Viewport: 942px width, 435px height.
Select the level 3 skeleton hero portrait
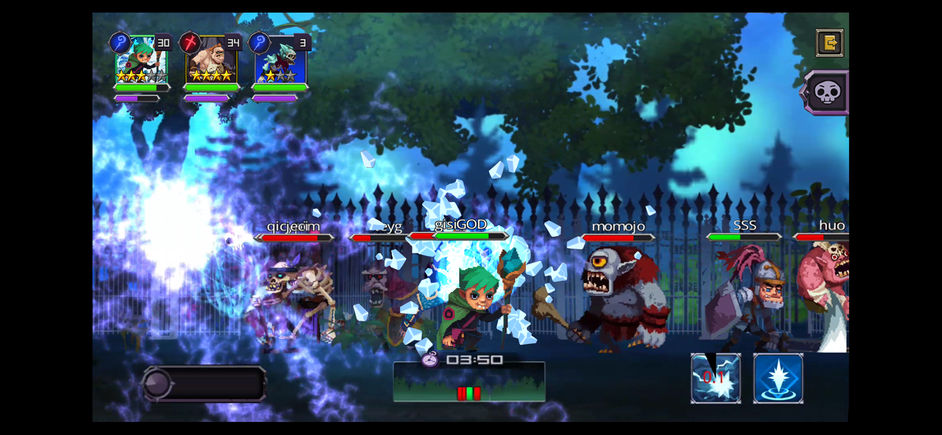(x=279, y=59)
